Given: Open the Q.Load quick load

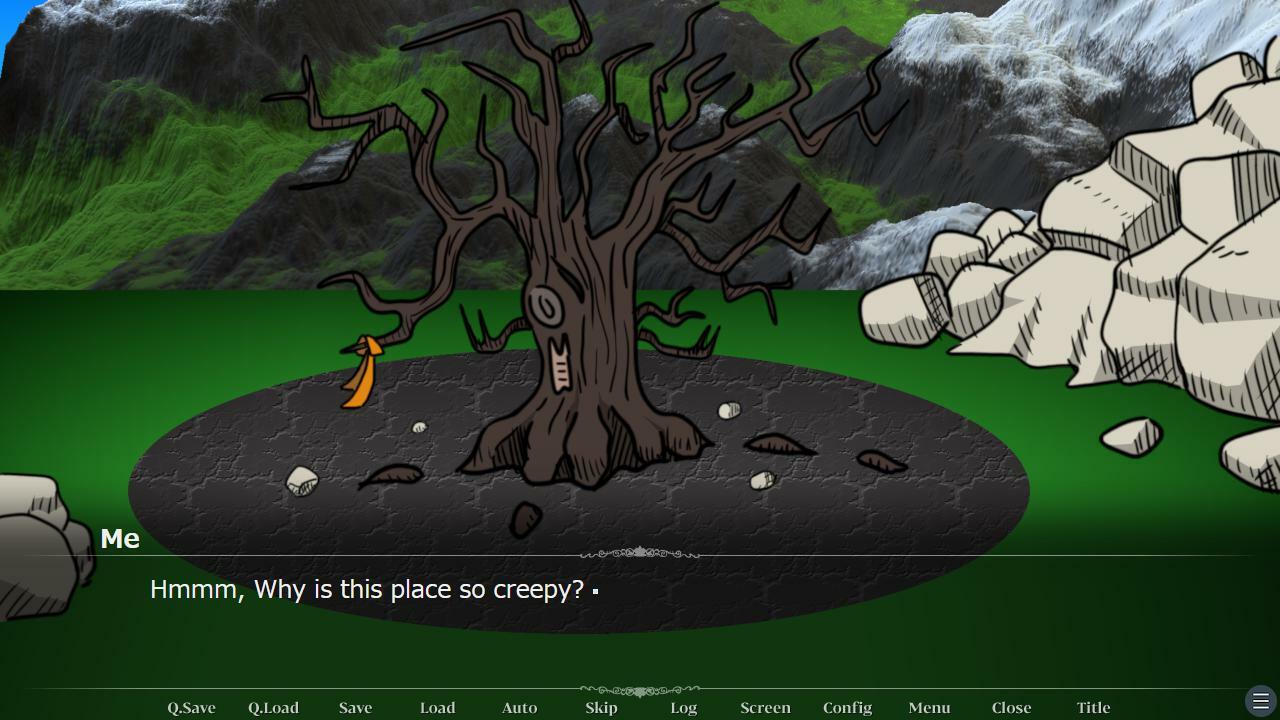Looking at the screenshot, I should point(273,707).
